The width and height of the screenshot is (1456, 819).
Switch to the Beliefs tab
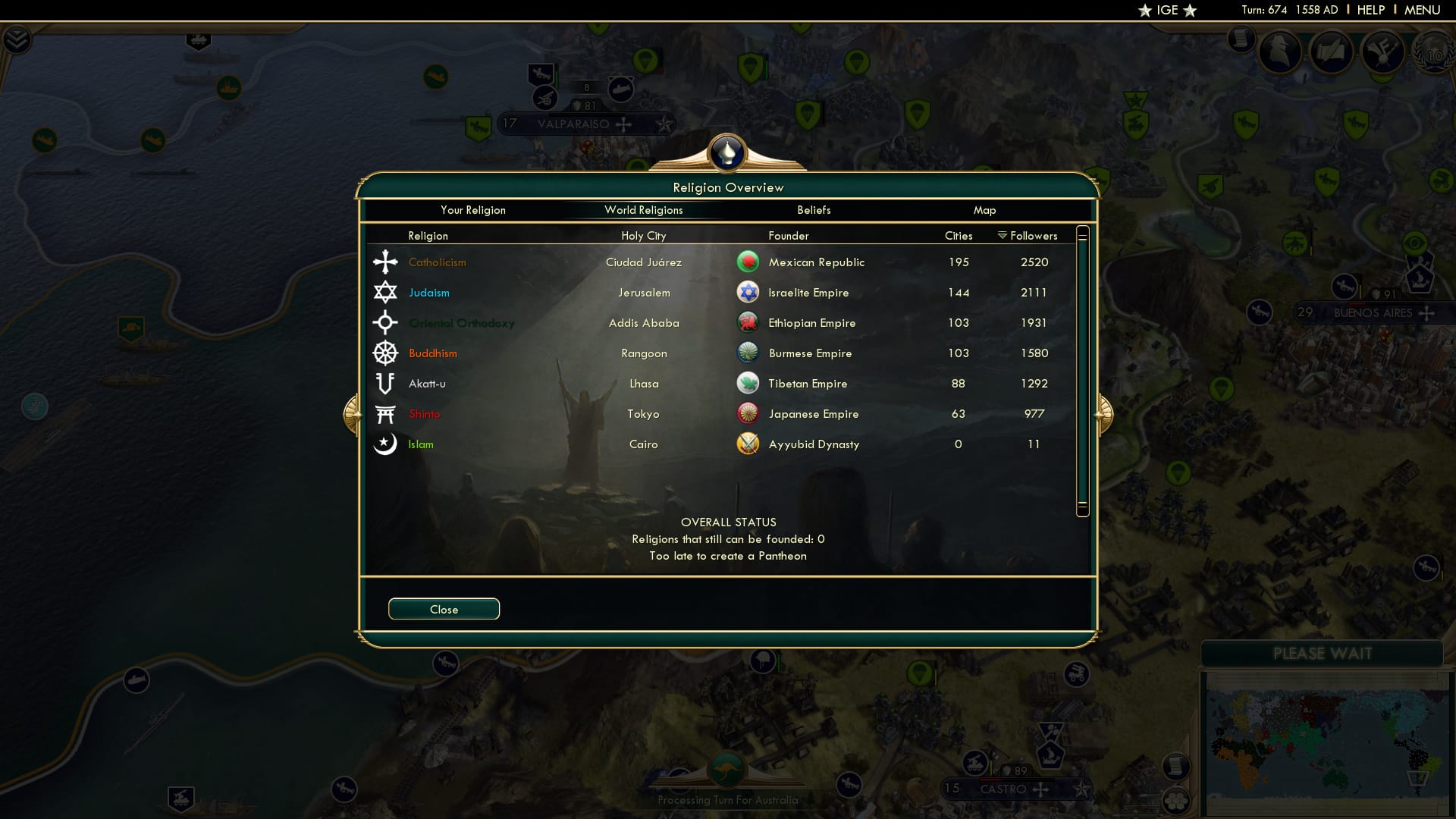click(x=814, y=210)
